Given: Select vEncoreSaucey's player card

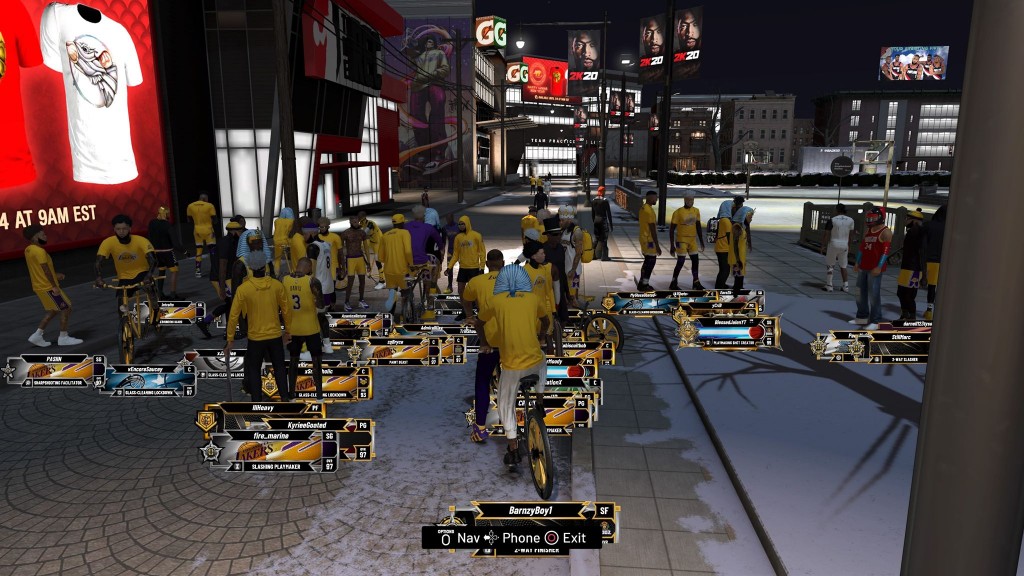Looking at the screenshot, I should (147, 379).
